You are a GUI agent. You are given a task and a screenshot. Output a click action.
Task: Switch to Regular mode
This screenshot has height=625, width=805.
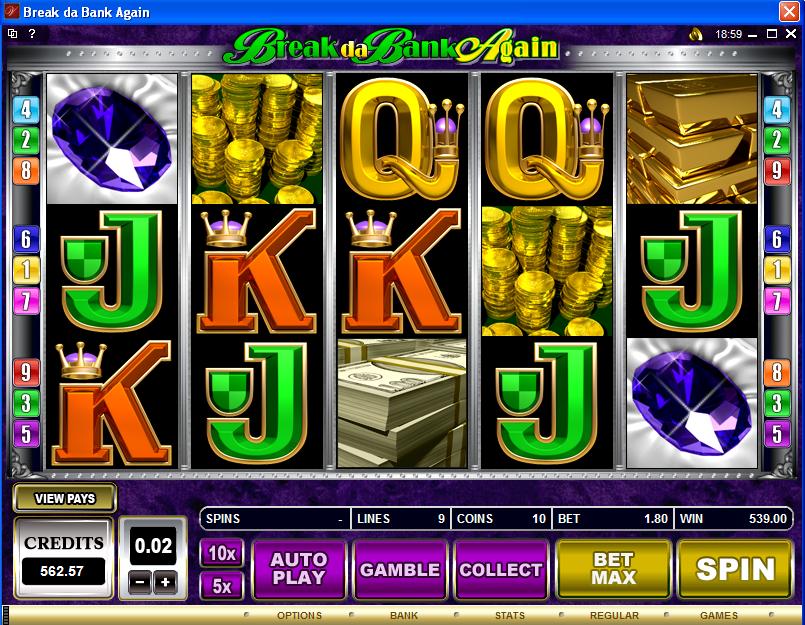pos(614,616)
